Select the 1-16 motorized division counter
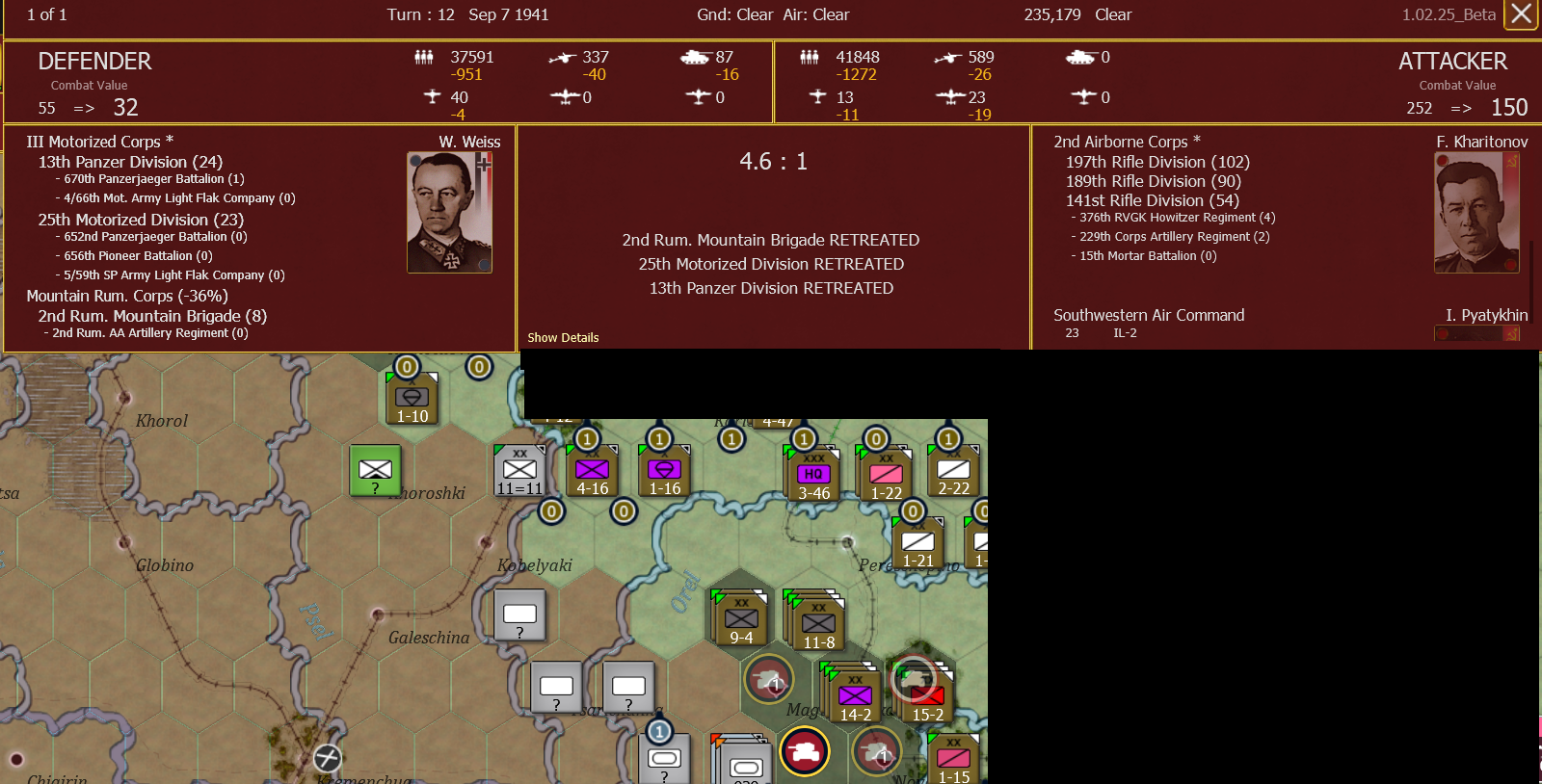This screenshot has width=1542, height=784. 663,471
